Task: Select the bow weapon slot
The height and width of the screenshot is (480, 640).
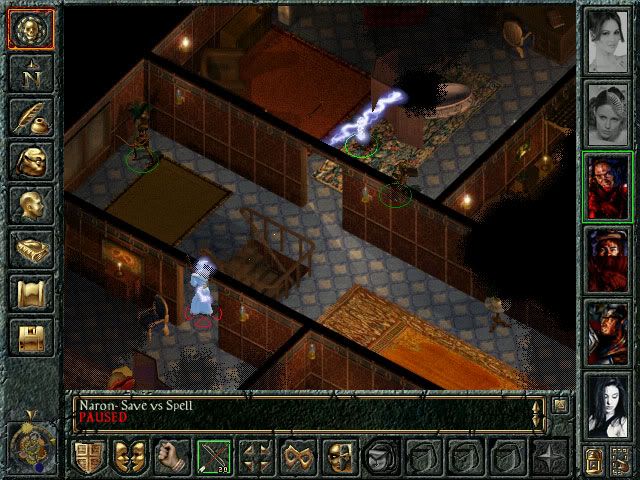Action: click(213, 456)
